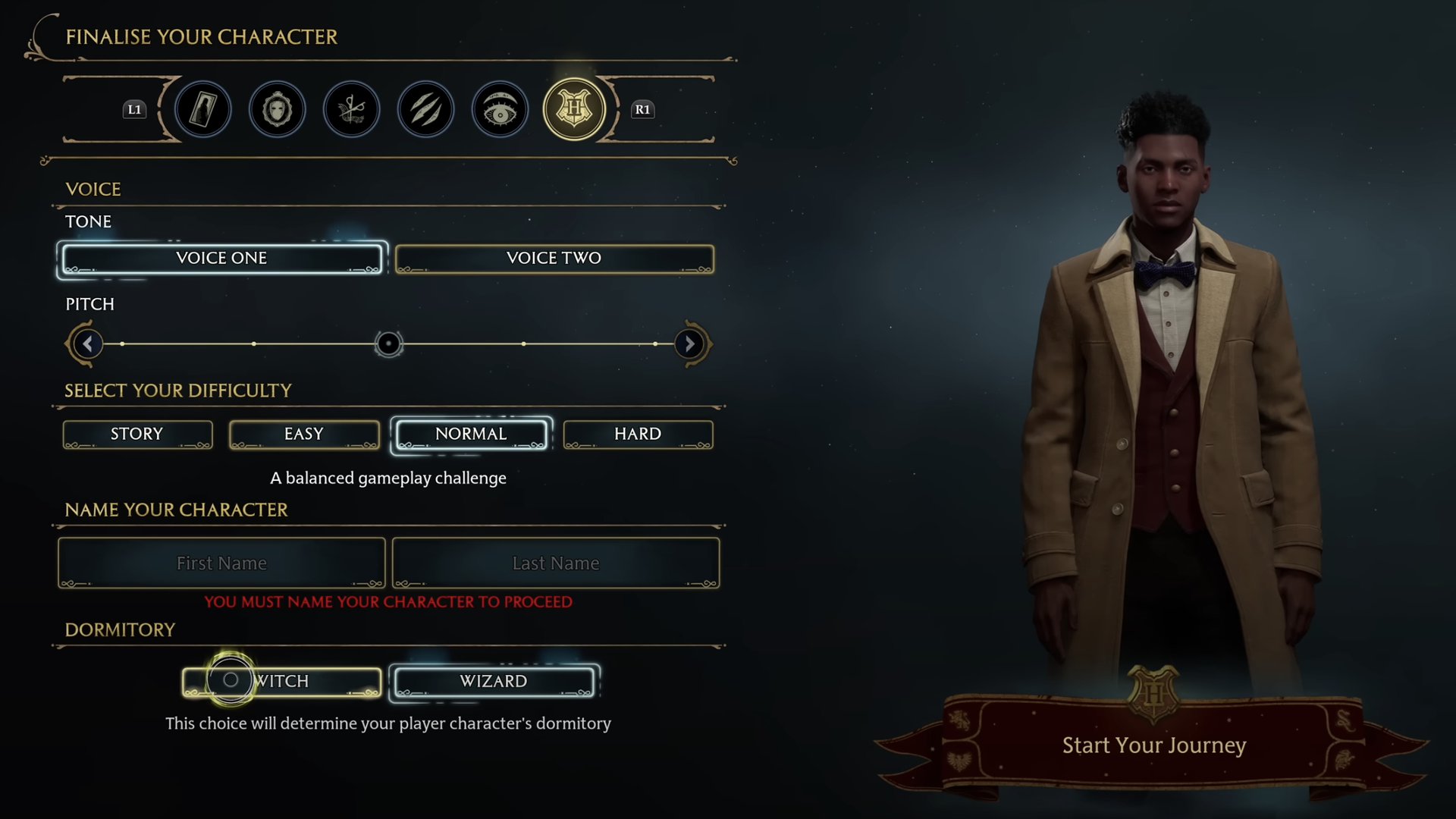
Task: Select the Wizard dormitory option
Action: (493, 681)
